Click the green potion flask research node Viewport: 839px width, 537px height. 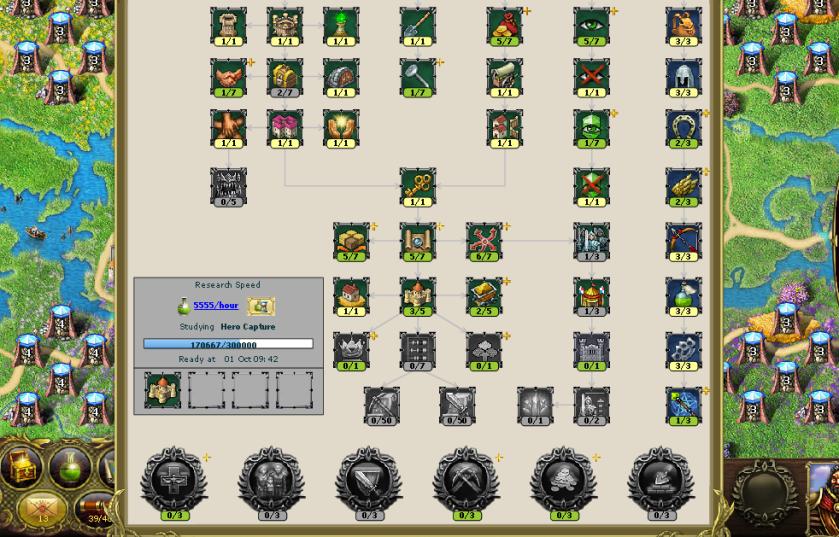683,295
